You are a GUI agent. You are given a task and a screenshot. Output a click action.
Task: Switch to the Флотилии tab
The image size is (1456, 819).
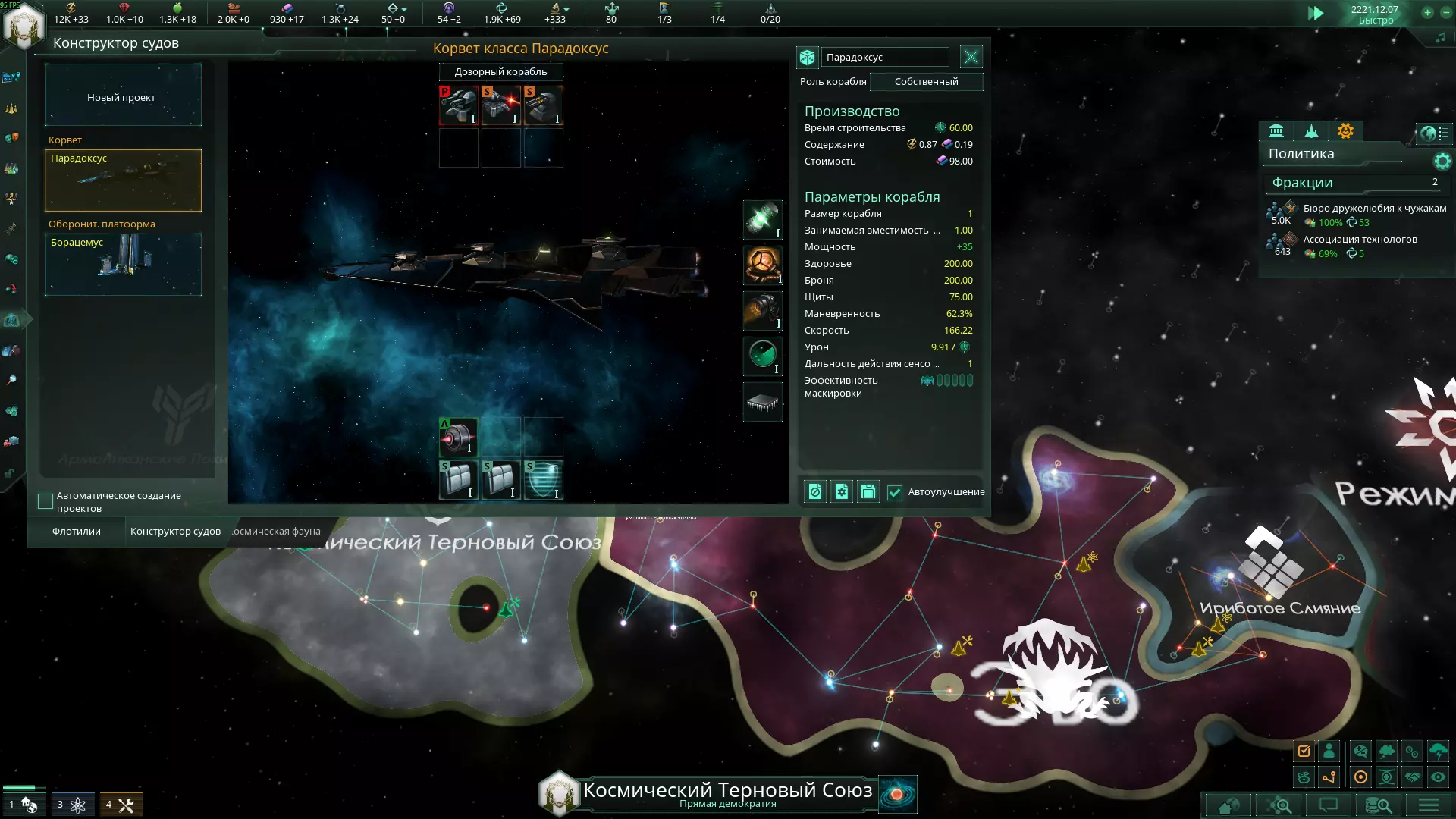click(x=76, y=532)
